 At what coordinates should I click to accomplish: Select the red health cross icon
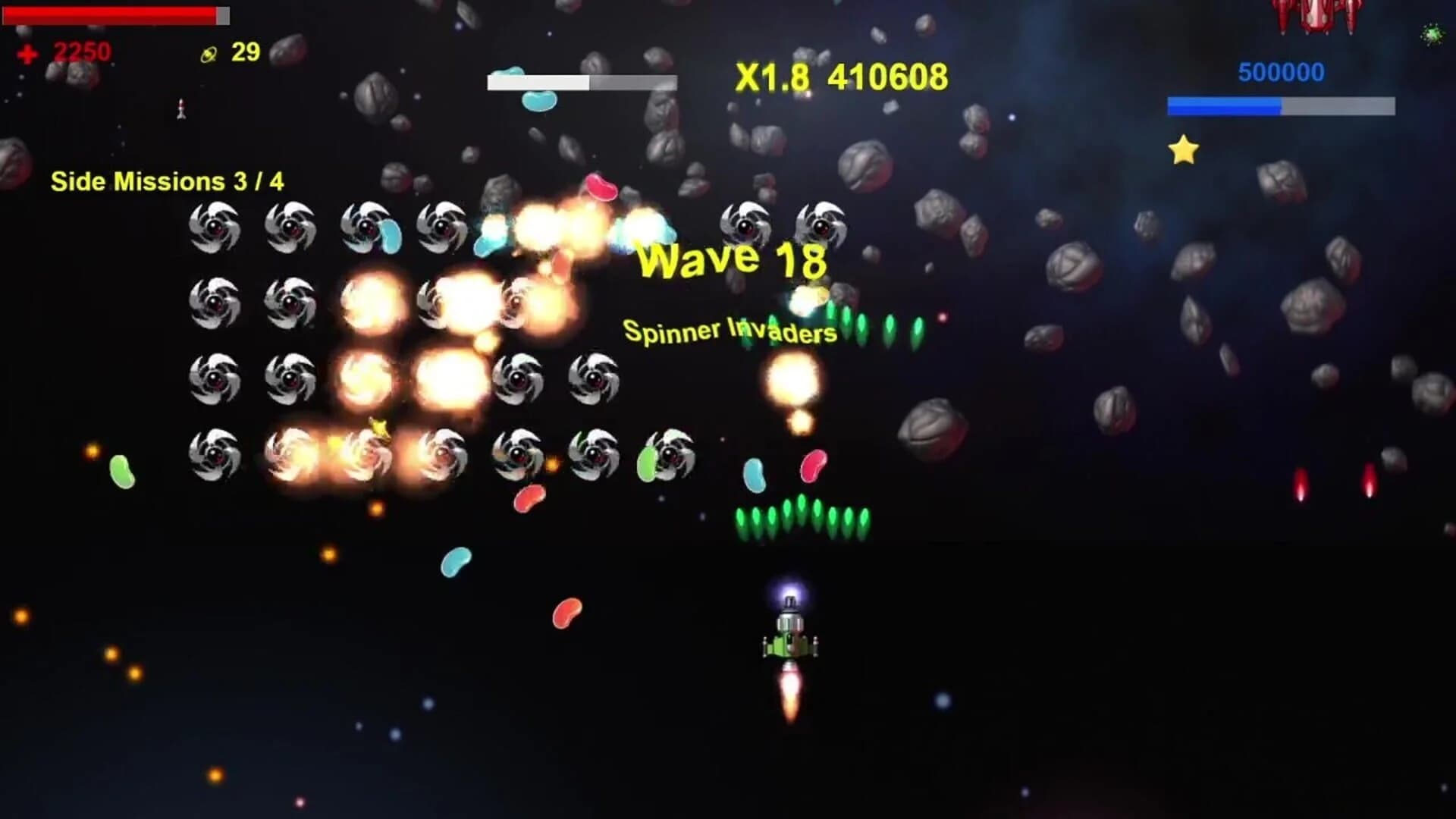pyautogui.click(x=27, y=53)
